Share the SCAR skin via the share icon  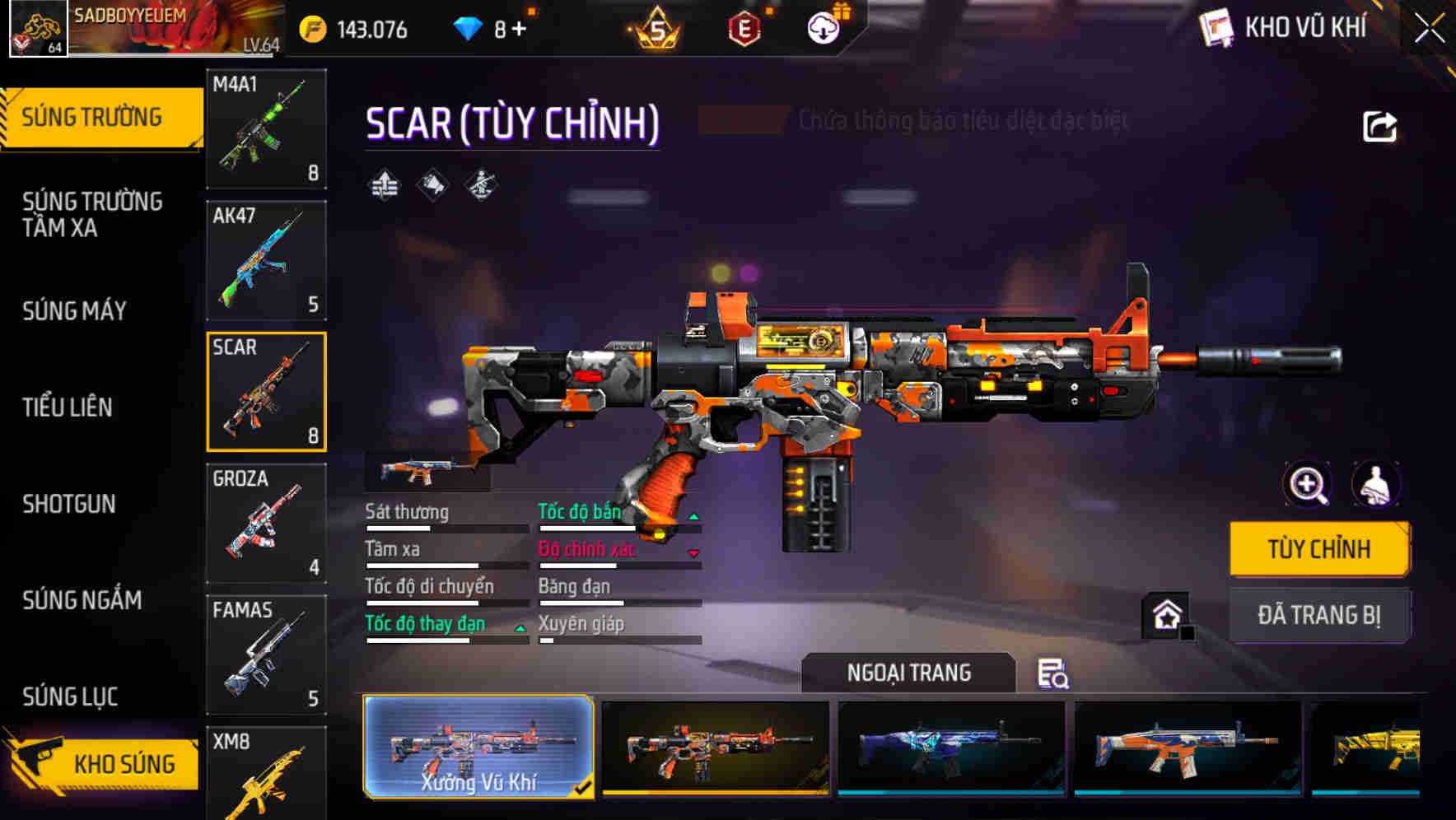tap(1378, 123)
